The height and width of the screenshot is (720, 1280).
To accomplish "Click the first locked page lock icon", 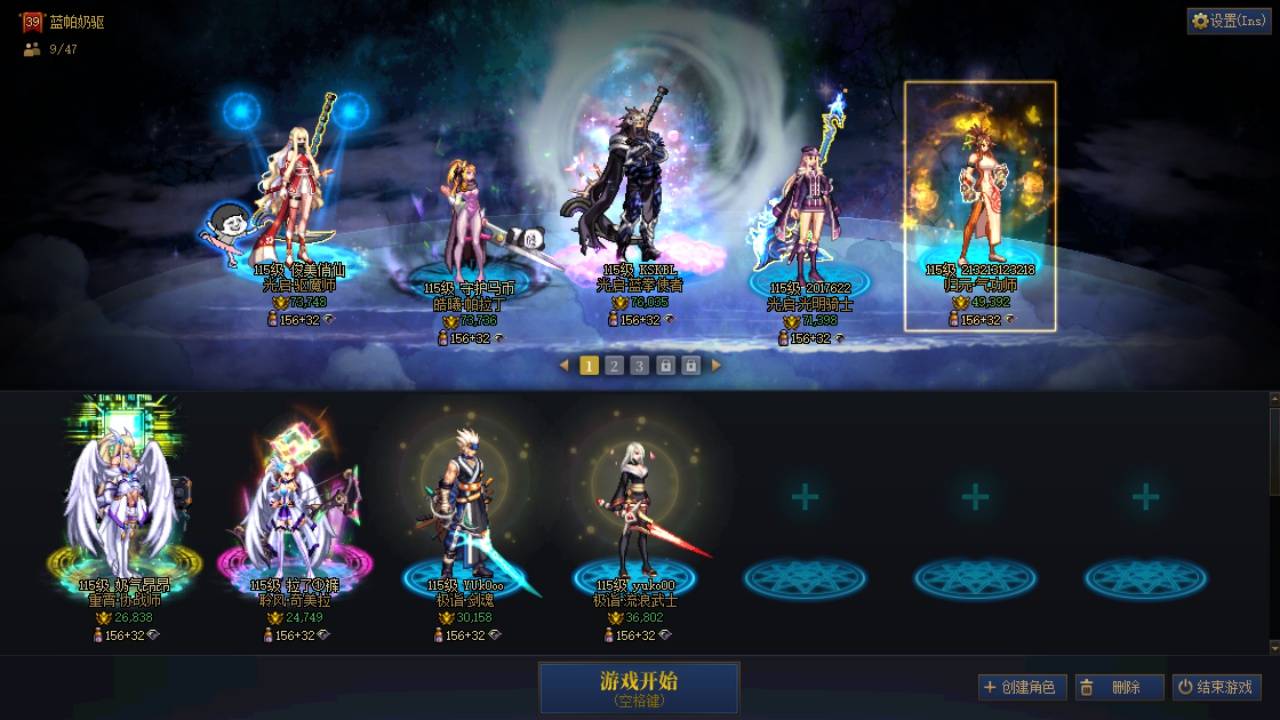I will tap(664, 365).
